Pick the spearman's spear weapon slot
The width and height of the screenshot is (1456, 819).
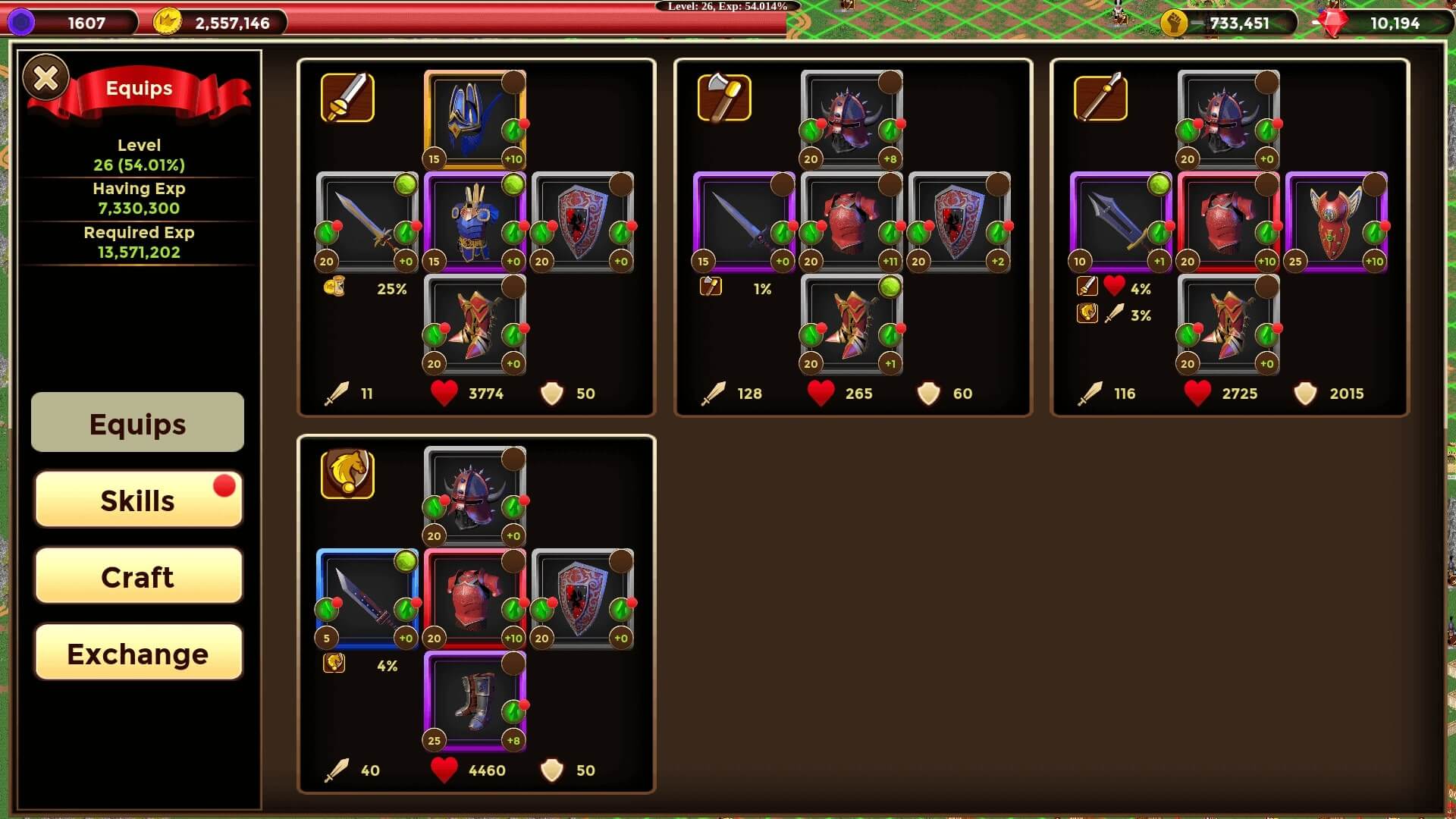(x=1120, y=222)
